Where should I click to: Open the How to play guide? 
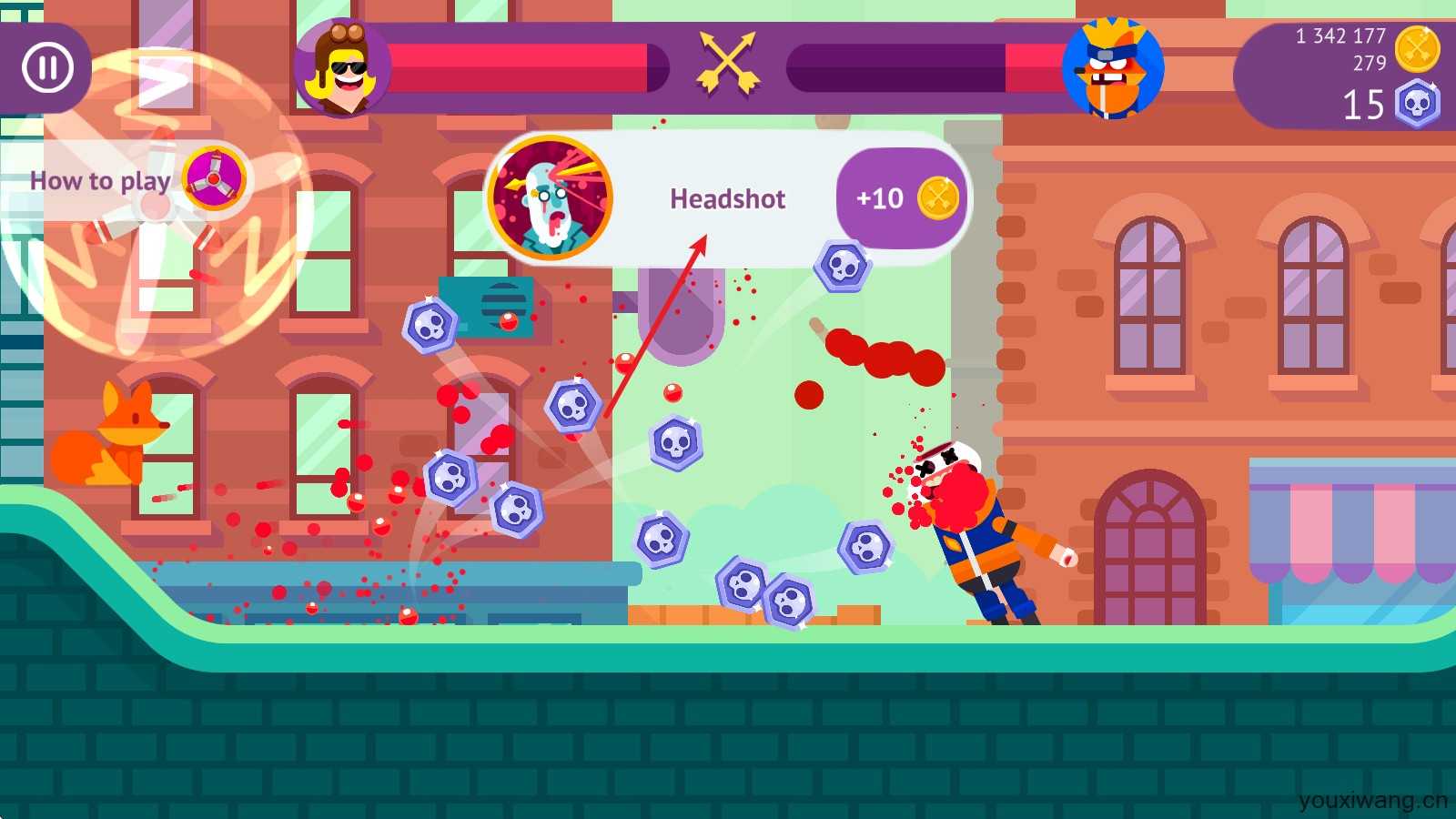[127, 180]
